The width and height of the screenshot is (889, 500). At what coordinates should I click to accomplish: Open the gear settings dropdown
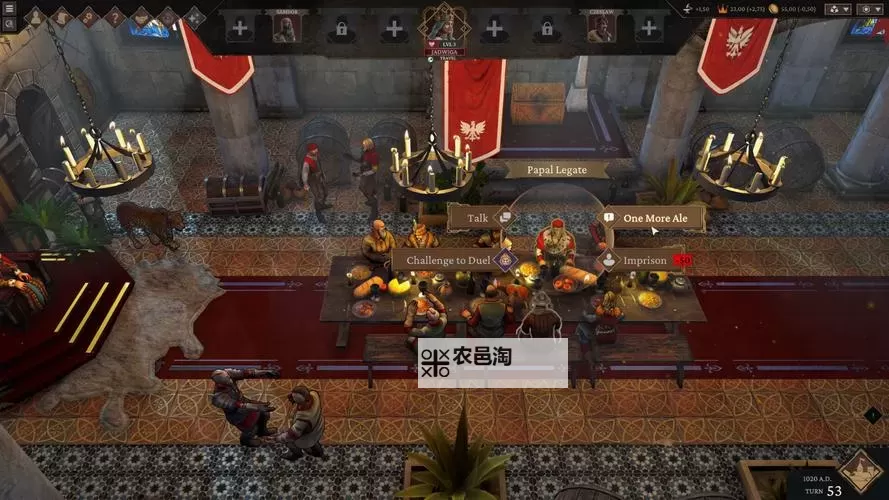867,9
